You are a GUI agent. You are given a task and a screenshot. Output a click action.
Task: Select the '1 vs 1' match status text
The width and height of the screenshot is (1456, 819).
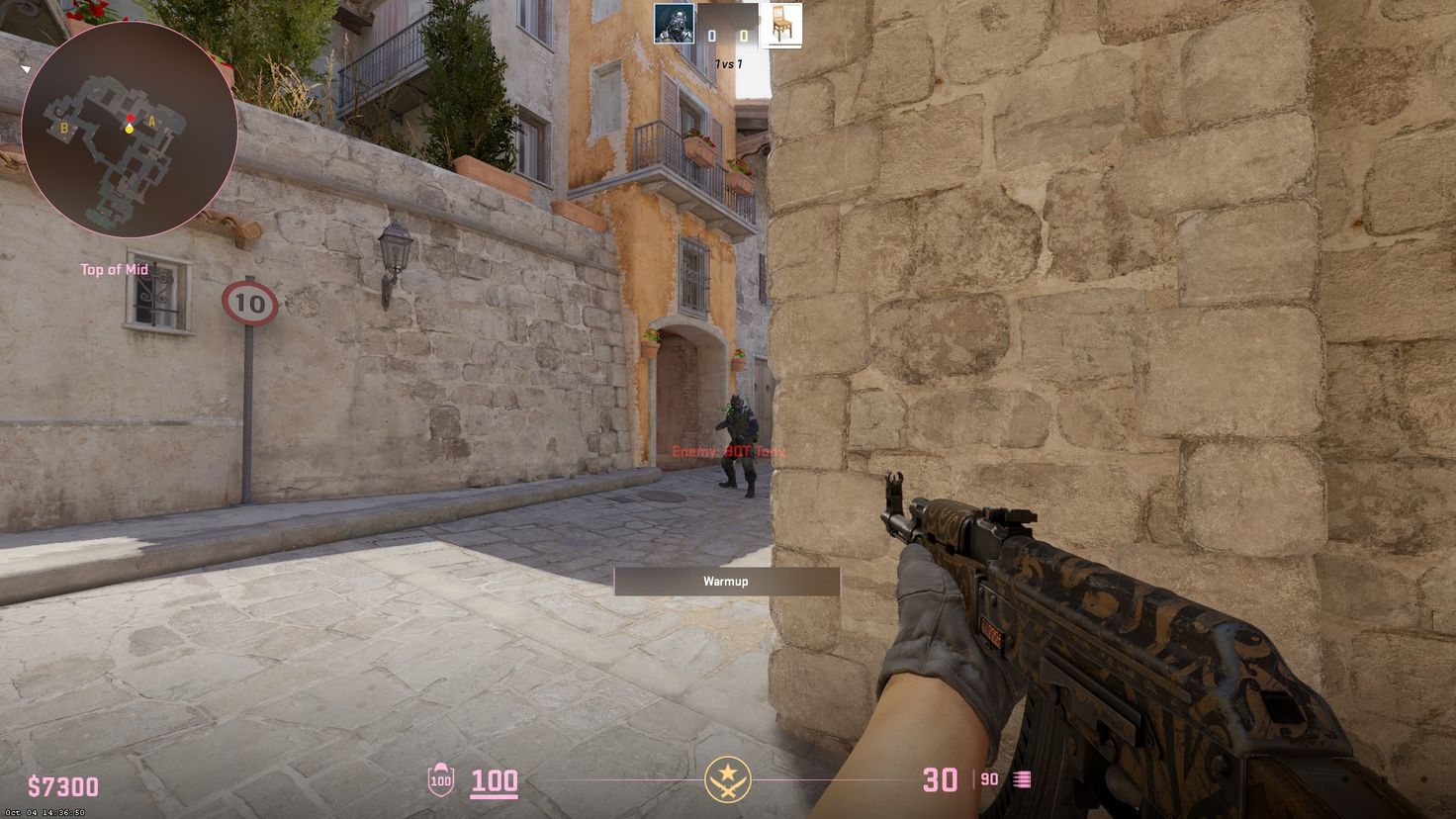(729, 62)
